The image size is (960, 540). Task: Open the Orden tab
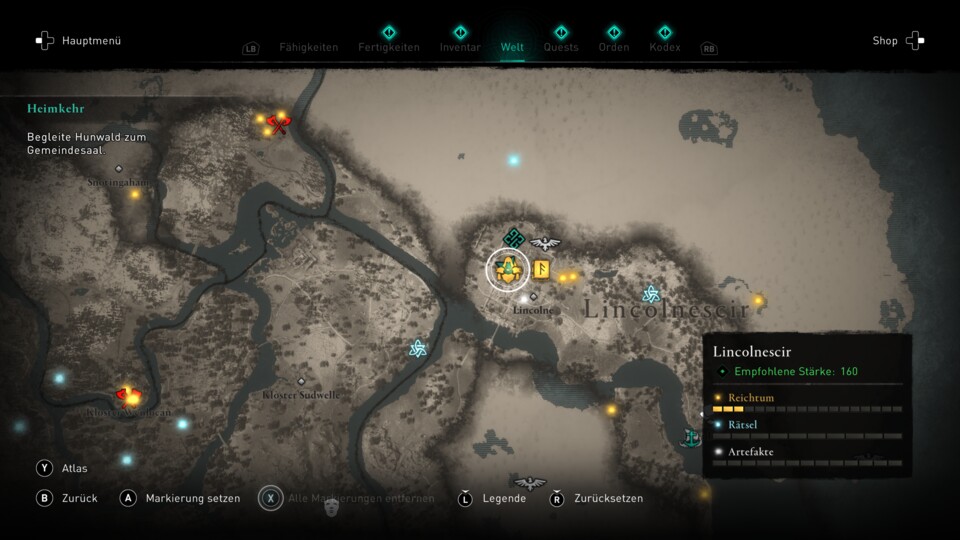click(x=613, y=47)
